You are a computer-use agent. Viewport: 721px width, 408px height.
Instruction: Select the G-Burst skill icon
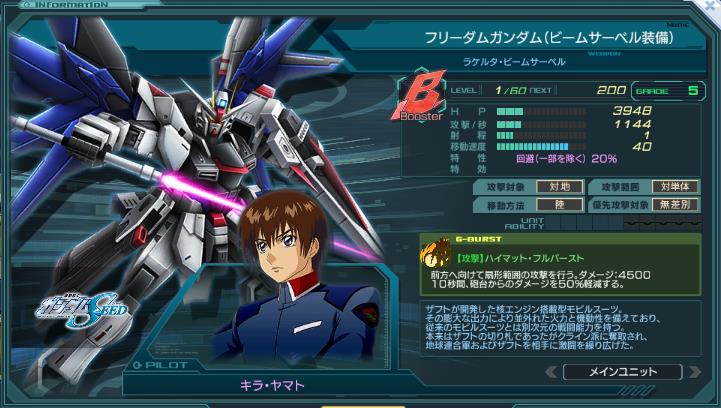(x=433, y=251)
